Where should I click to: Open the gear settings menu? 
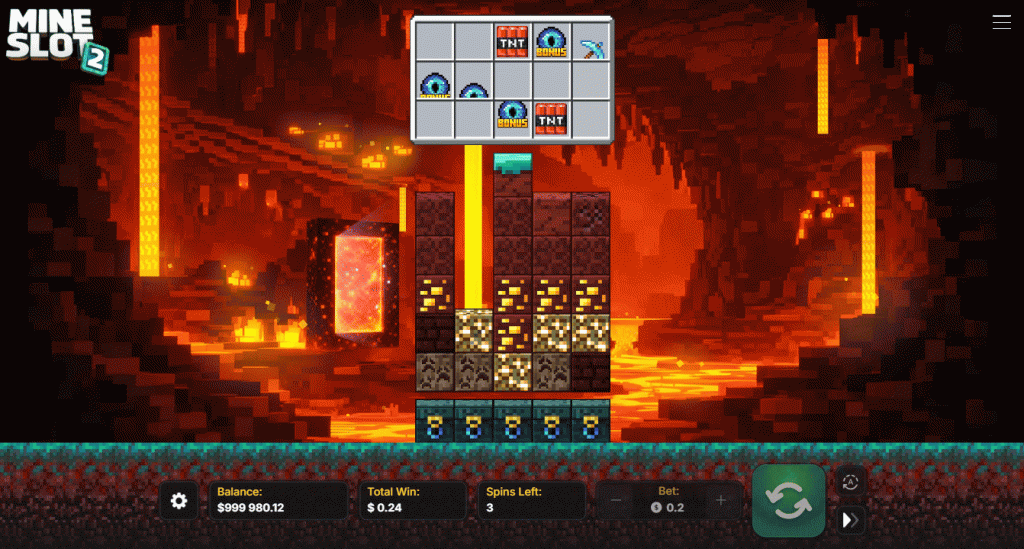tap(179, 500)
